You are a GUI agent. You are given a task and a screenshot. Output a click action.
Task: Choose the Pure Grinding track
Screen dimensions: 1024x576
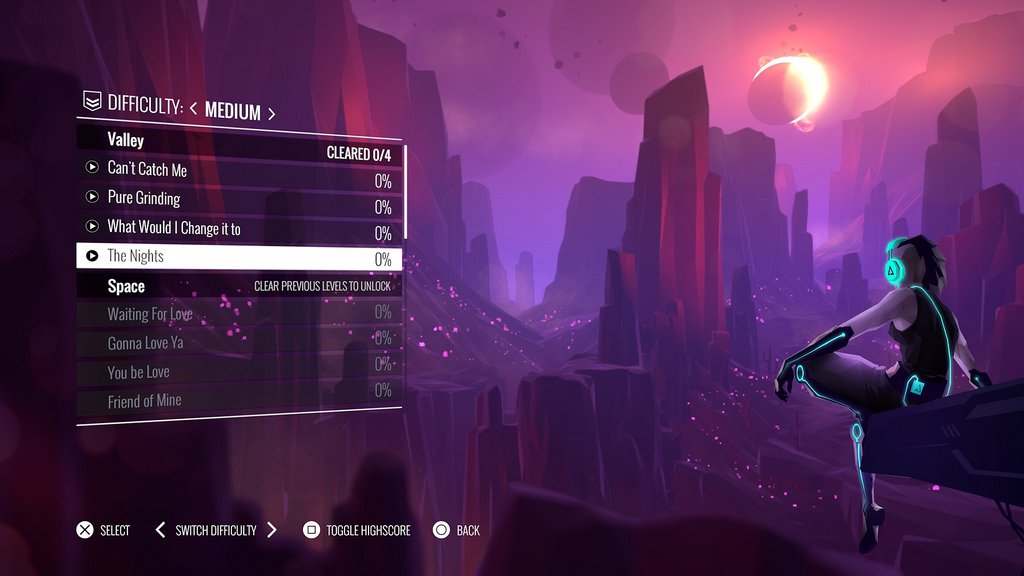(144, 198)
